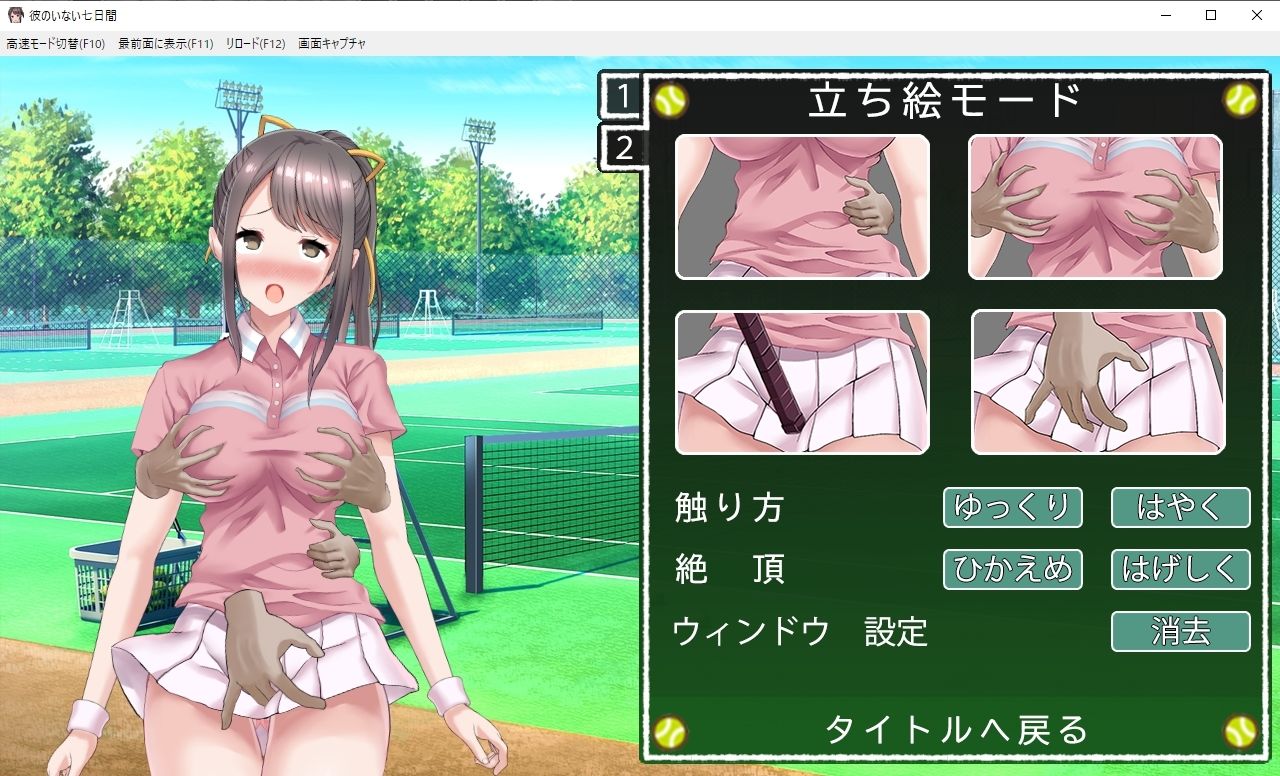The width and height of the screenshot is (1280, 776).
Task: Select the racket action thumbnail
Action: tap(803, 383)
